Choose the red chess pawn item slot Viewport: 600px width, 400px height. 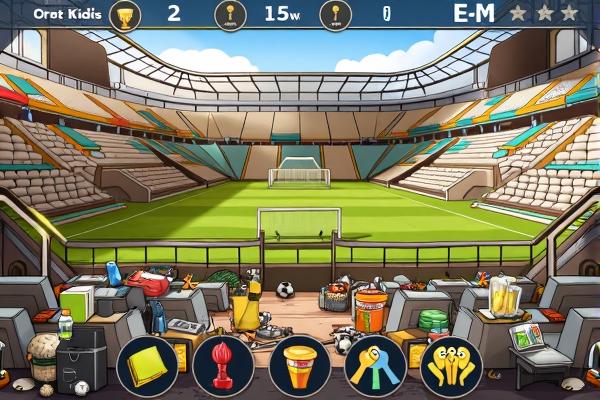(224, 366)
